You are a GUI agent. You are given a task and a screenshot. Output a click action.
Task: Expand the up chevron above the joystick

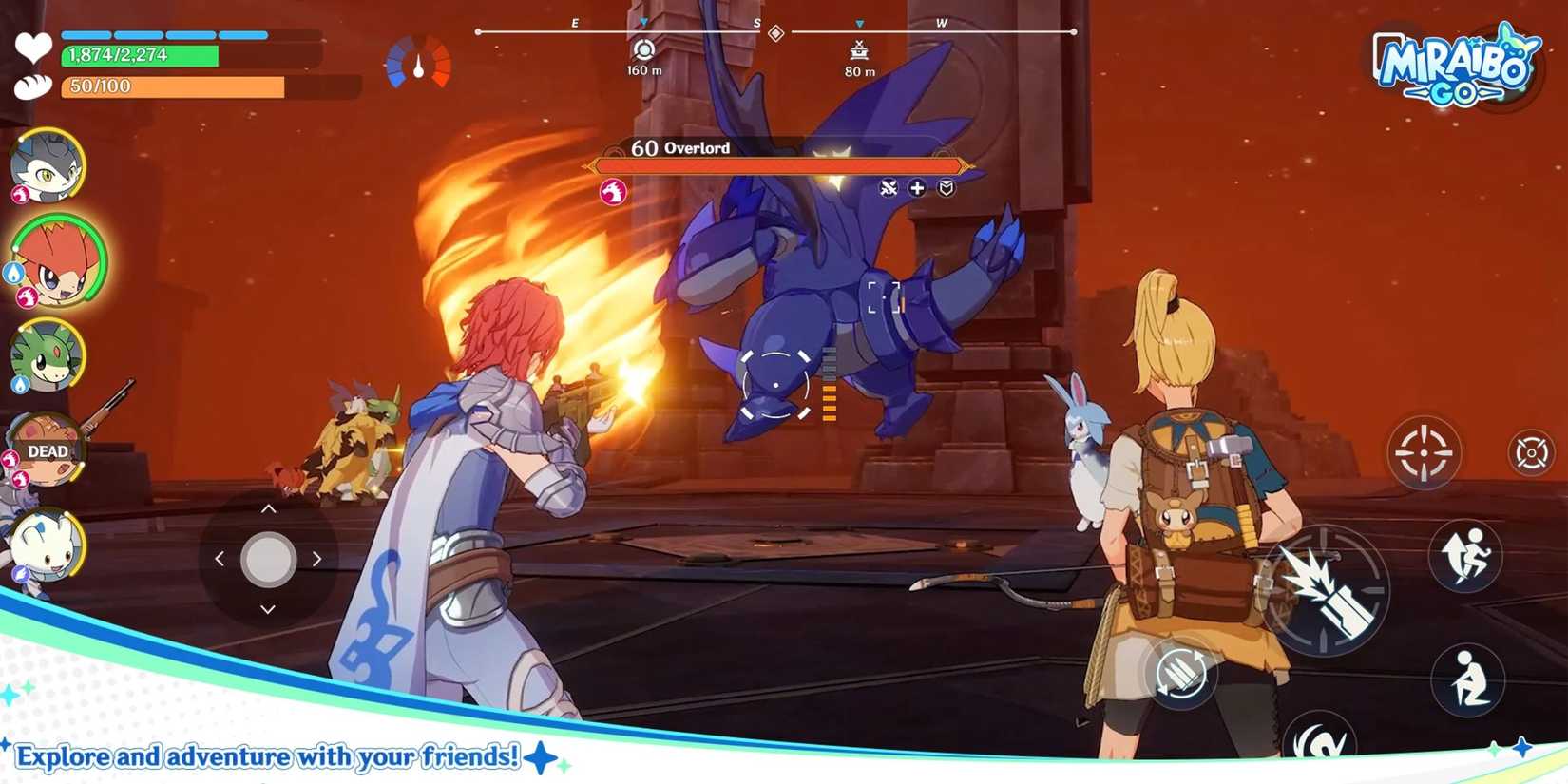[x=268, y=508]
